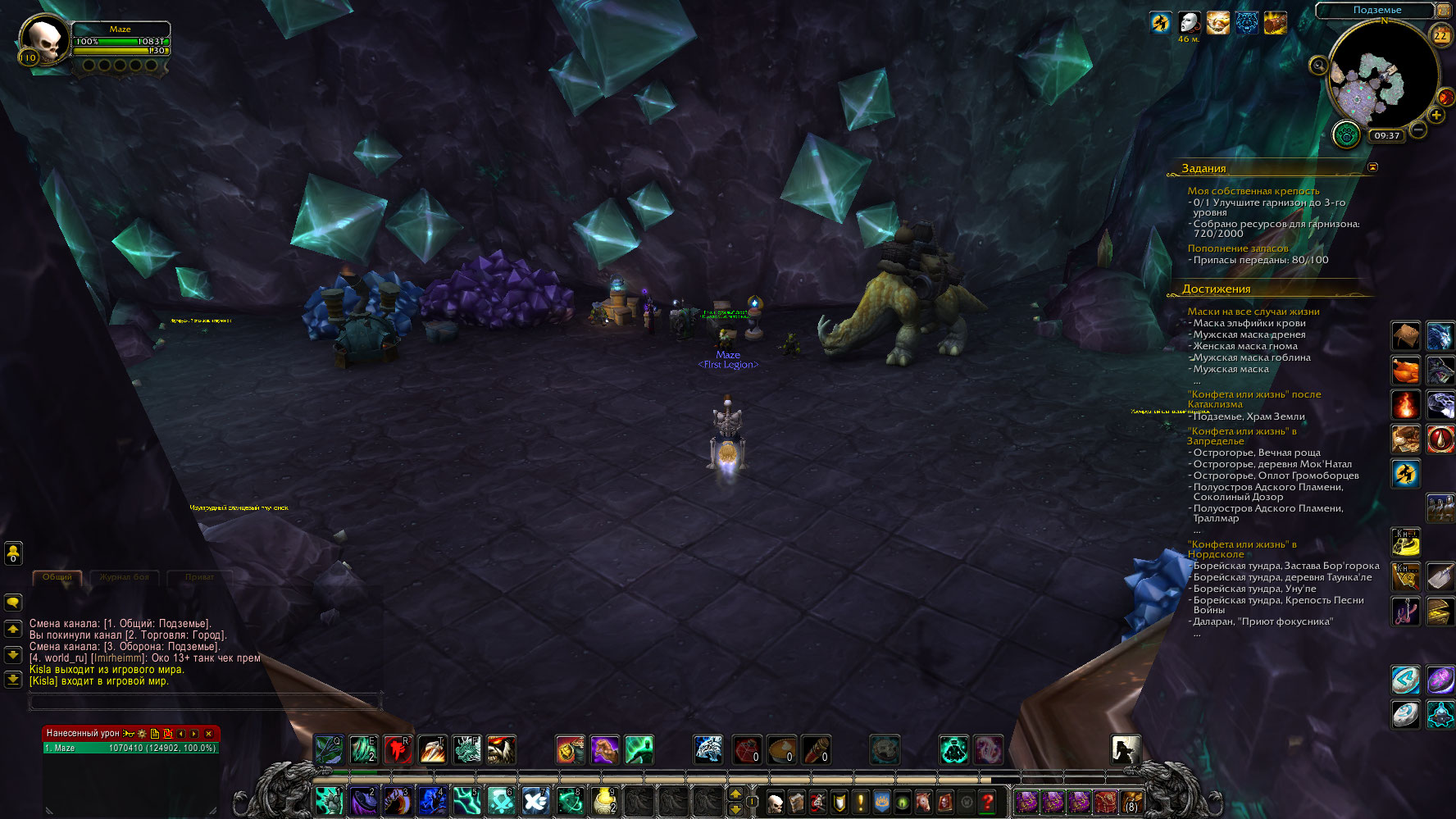
Task: Open the garrison report paw button
Action: 1346,134
